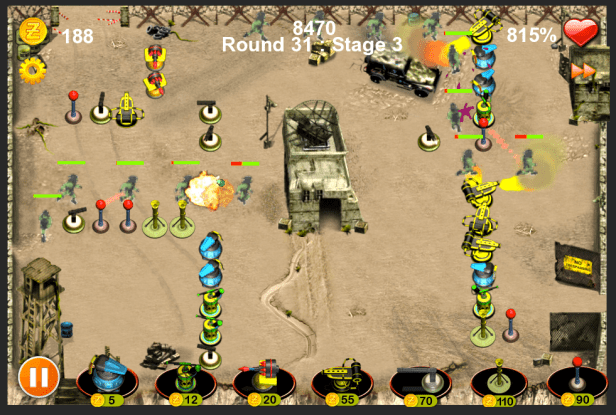Select the yellow machine tower costing 55
This screenshot has width=616, height=415.
point(342,379)
